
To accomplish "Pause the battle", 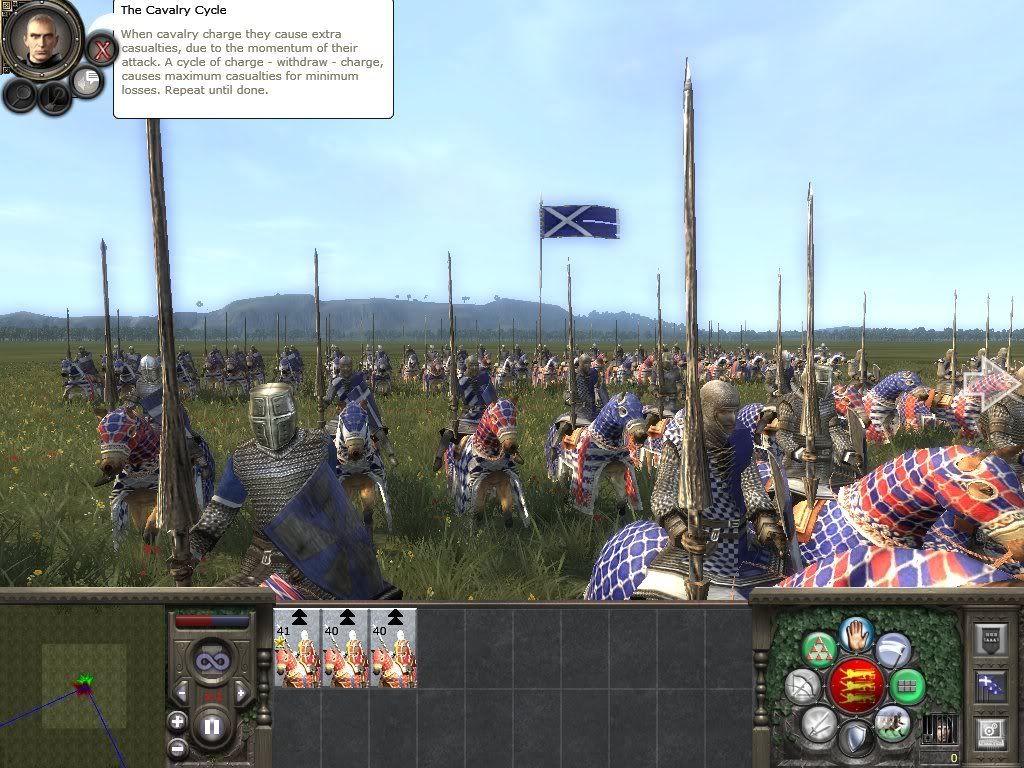I will pyautogui.click(x=212, y=726).
